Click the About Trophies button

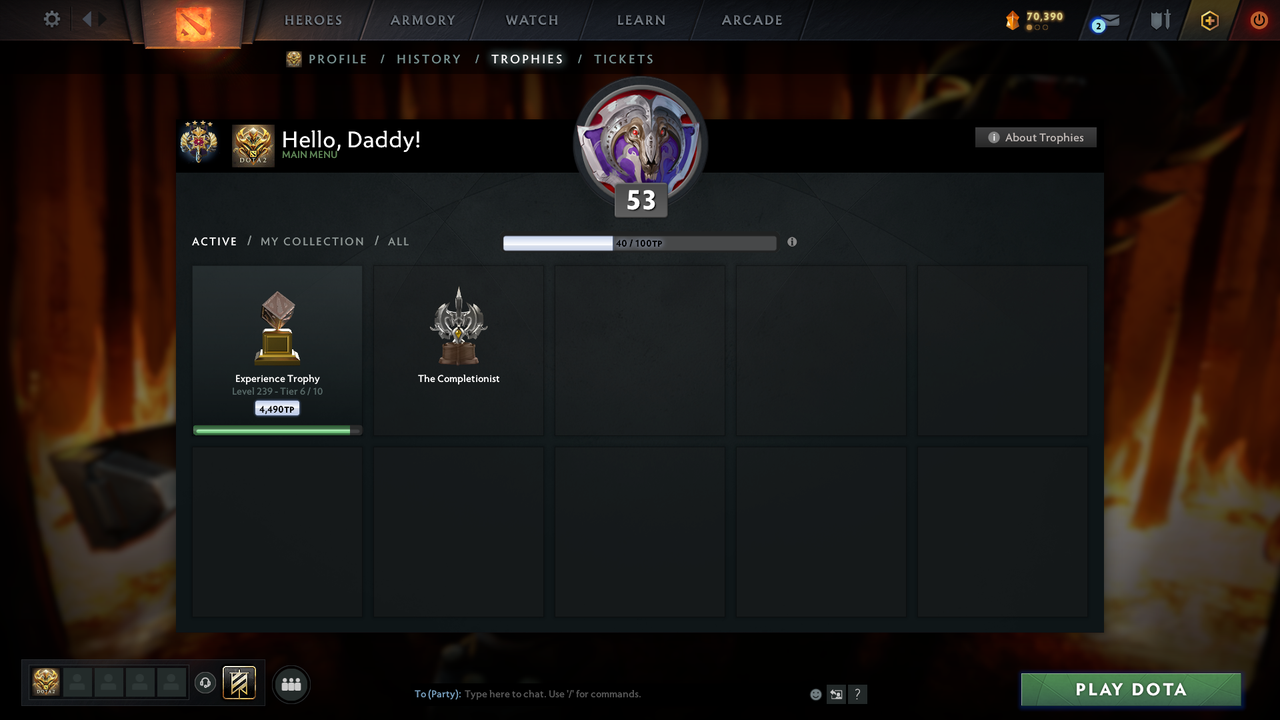1035,137
